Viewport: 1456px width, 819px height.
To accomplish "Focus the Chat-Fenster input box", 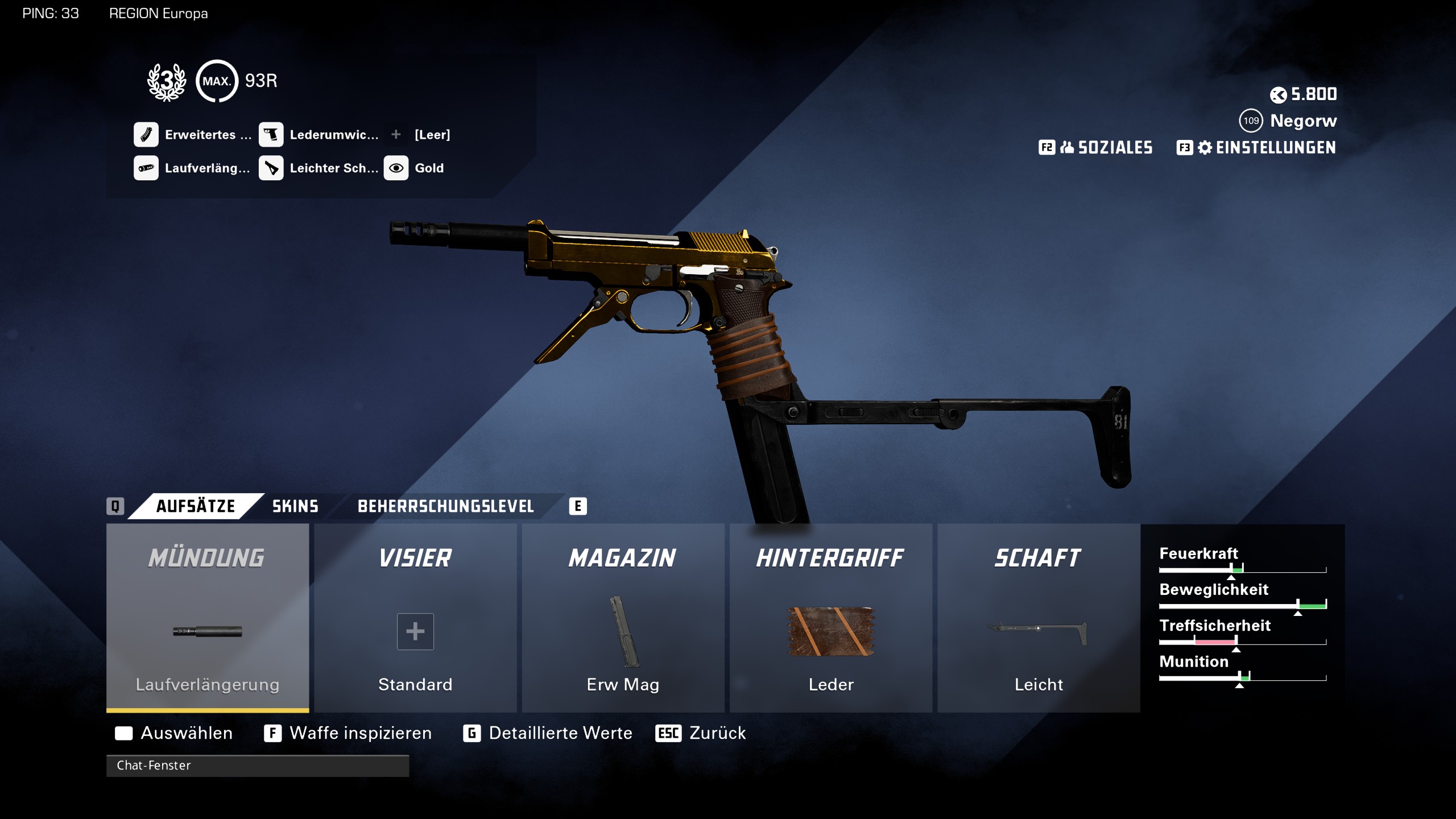I will [257, 766].
